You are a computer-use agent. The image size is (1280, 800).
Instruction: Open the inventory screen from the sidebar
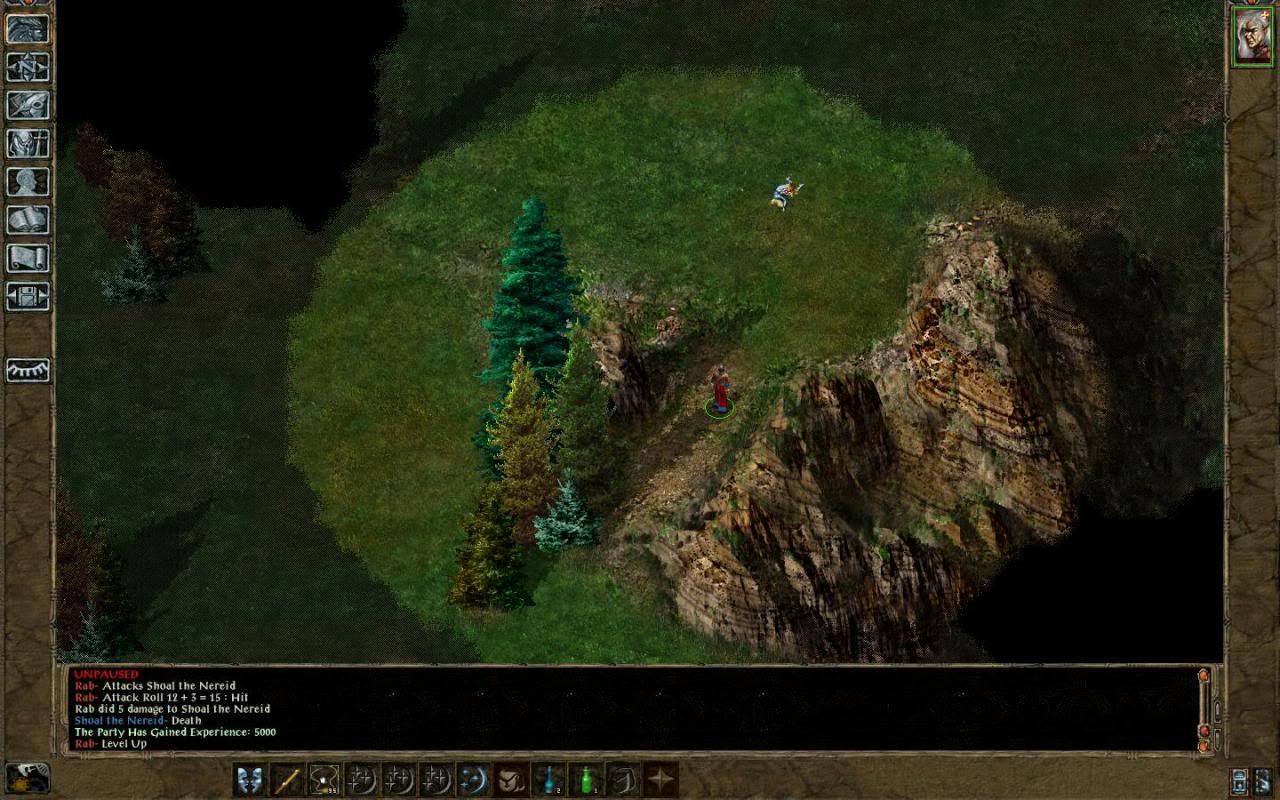pos(28,143)
